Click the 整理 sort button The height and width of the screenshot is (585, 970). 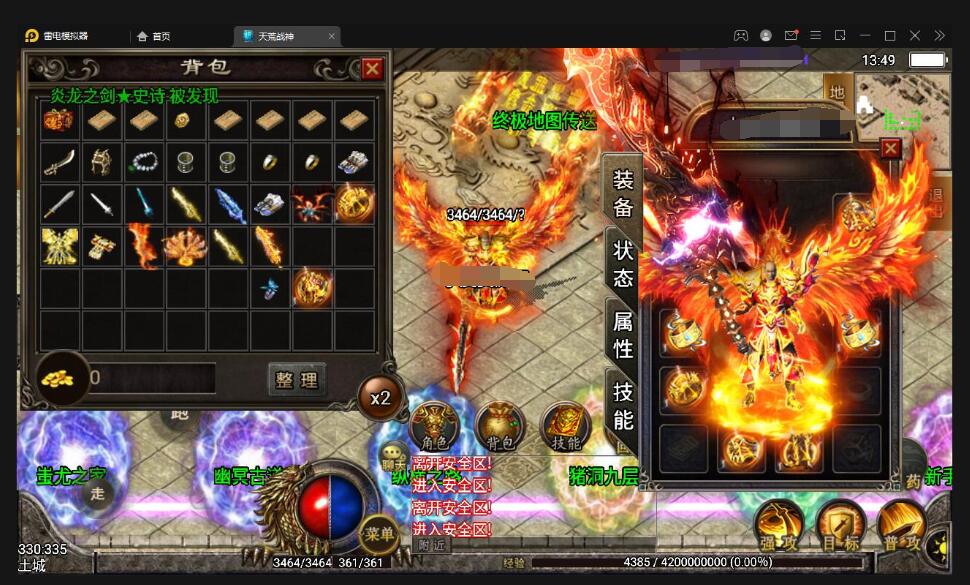(x=297, y=380)
